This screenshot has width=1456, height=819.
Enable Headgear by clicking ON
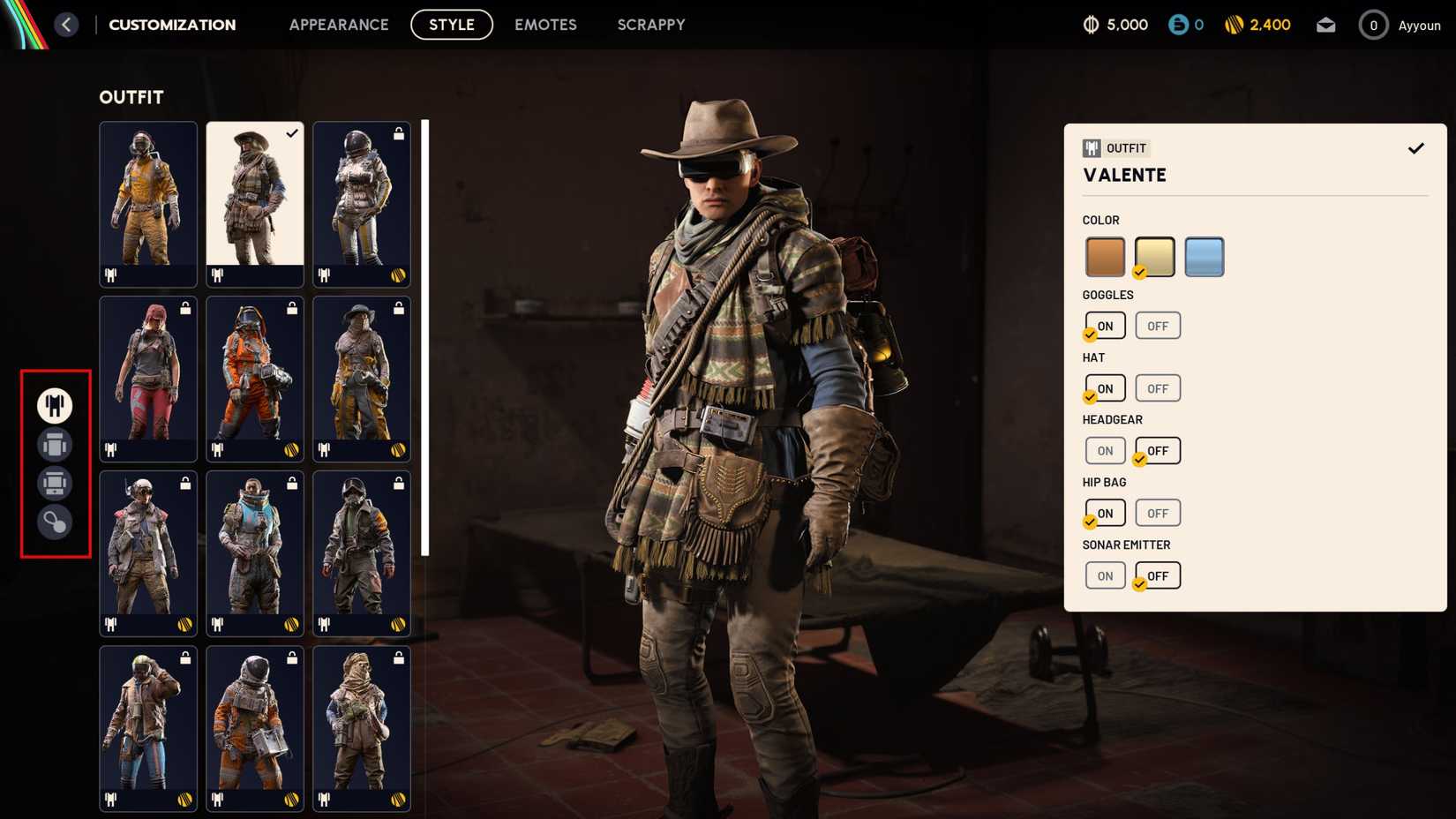(x=1105, y=450)
